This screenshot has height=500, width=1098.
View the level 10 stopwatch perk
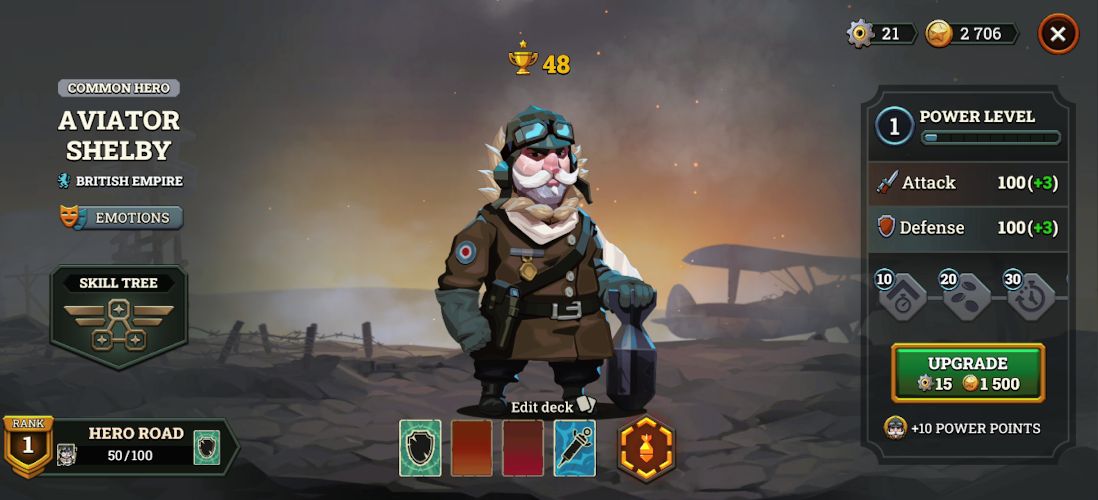tap(902, 297)
